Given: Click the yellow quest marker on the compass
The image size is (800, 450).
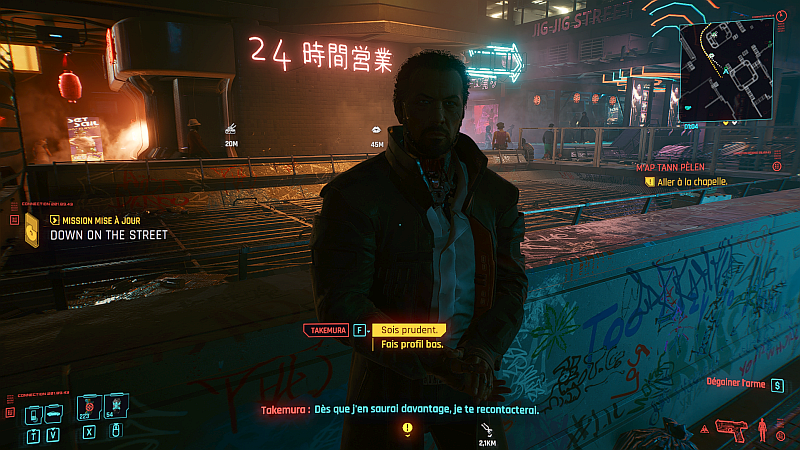Looking at the screenshot, I should (407, 428).
